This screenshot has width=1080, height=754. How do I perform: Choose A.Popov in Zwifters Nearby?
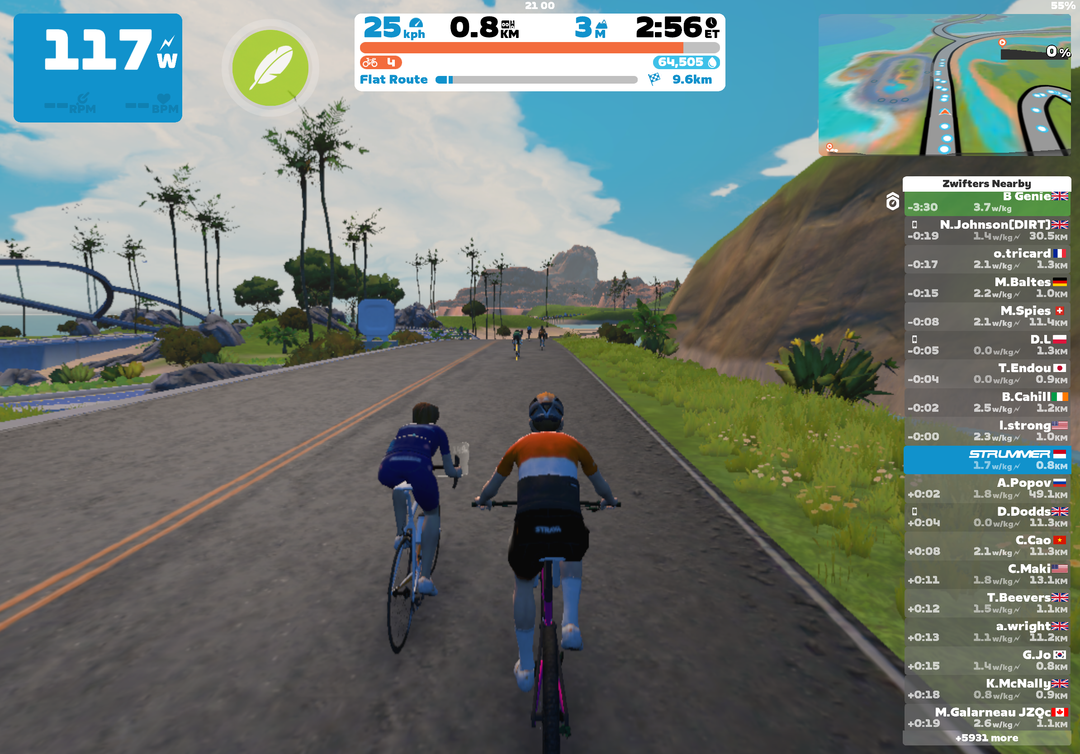[x=986, y=488]
